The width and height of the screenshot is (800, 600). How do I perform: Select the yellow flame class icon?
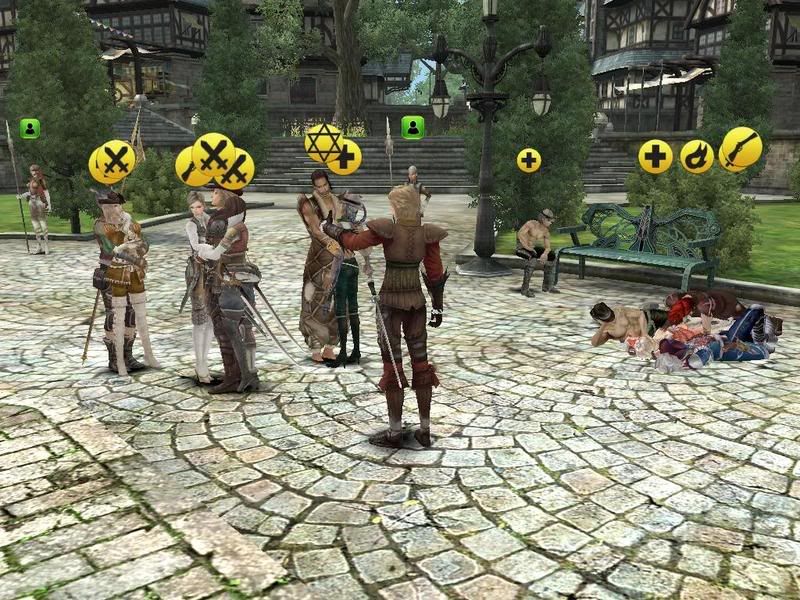(696, 156)
